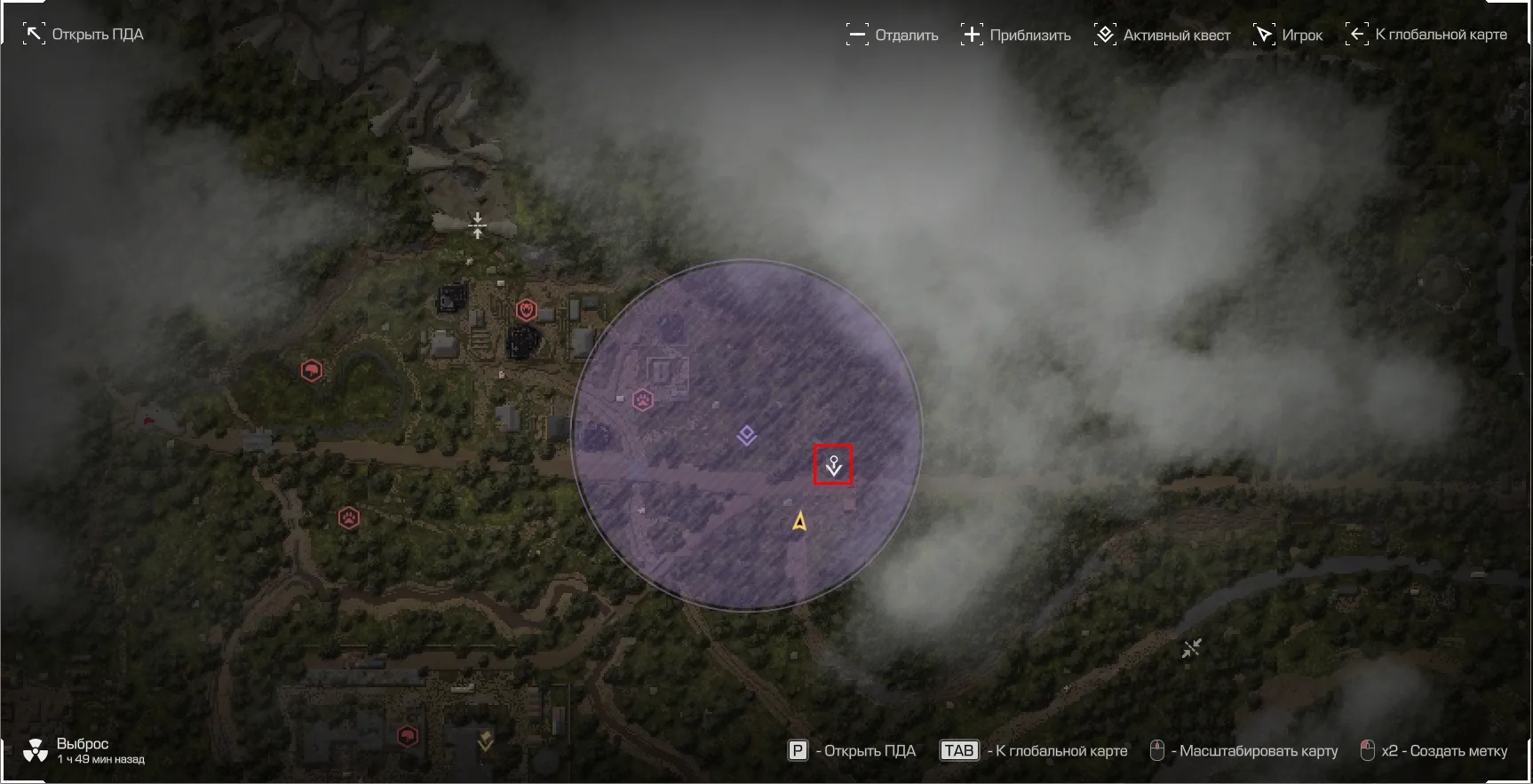This screenshot has width=1533, height=784.
Task: Click the purple diamond quest marker
Action: tap(747, 435)
